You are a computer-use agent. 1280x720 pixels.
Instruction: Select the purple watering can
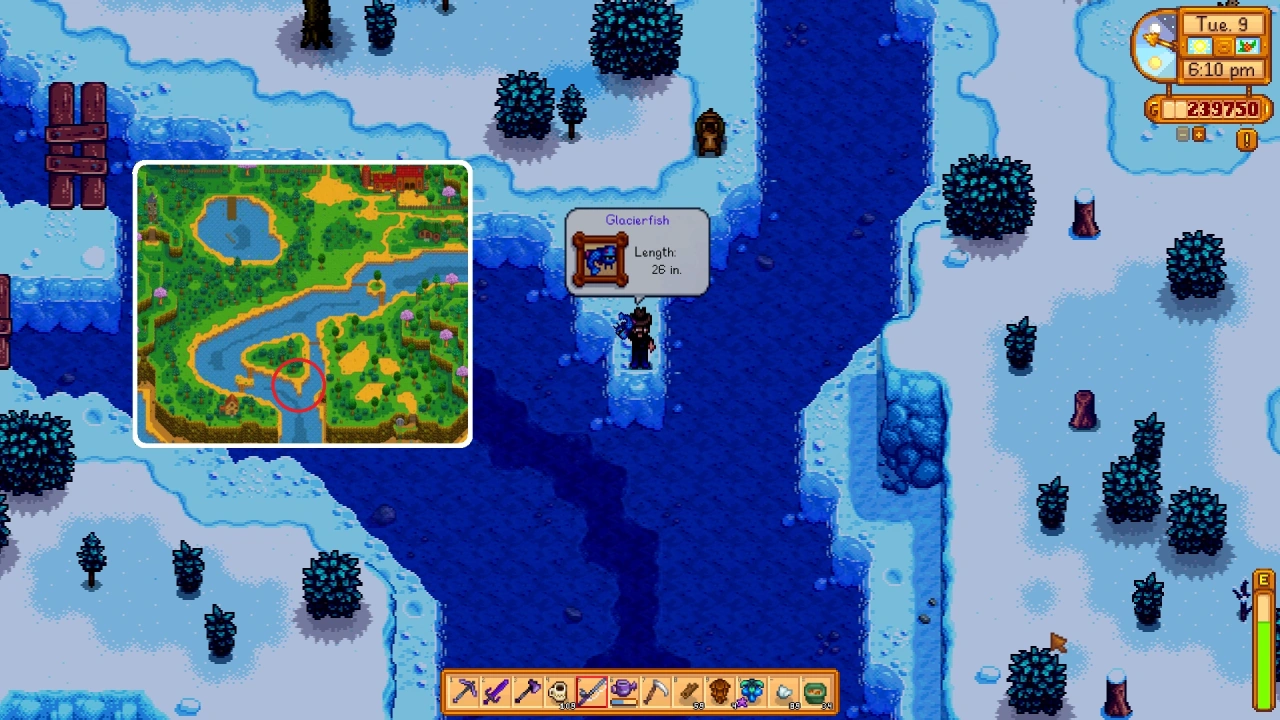click(624, 691)
